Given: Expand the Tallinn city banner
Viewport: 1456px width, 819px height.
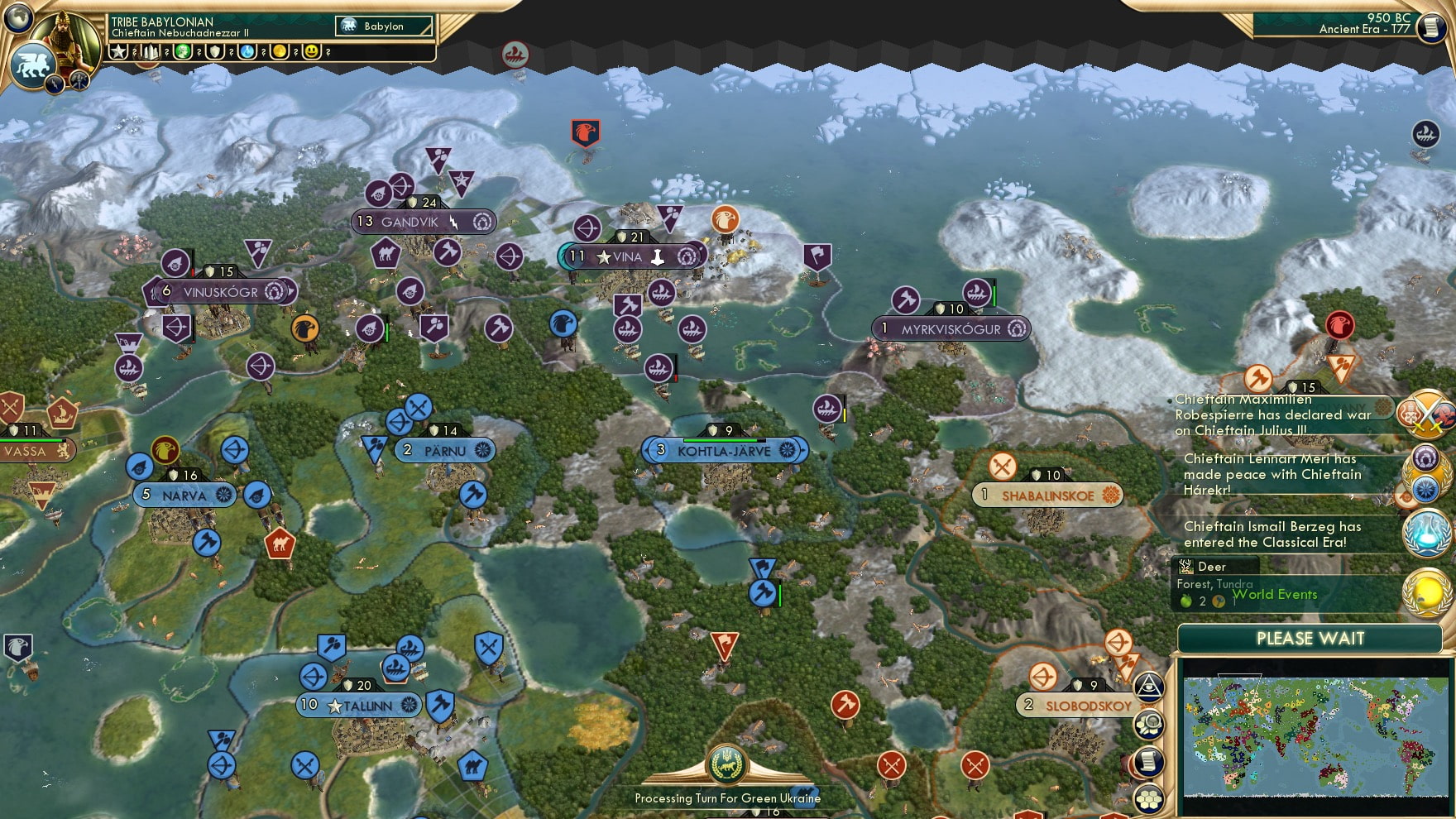Looking at the screenshot, I should pos(360,705).
